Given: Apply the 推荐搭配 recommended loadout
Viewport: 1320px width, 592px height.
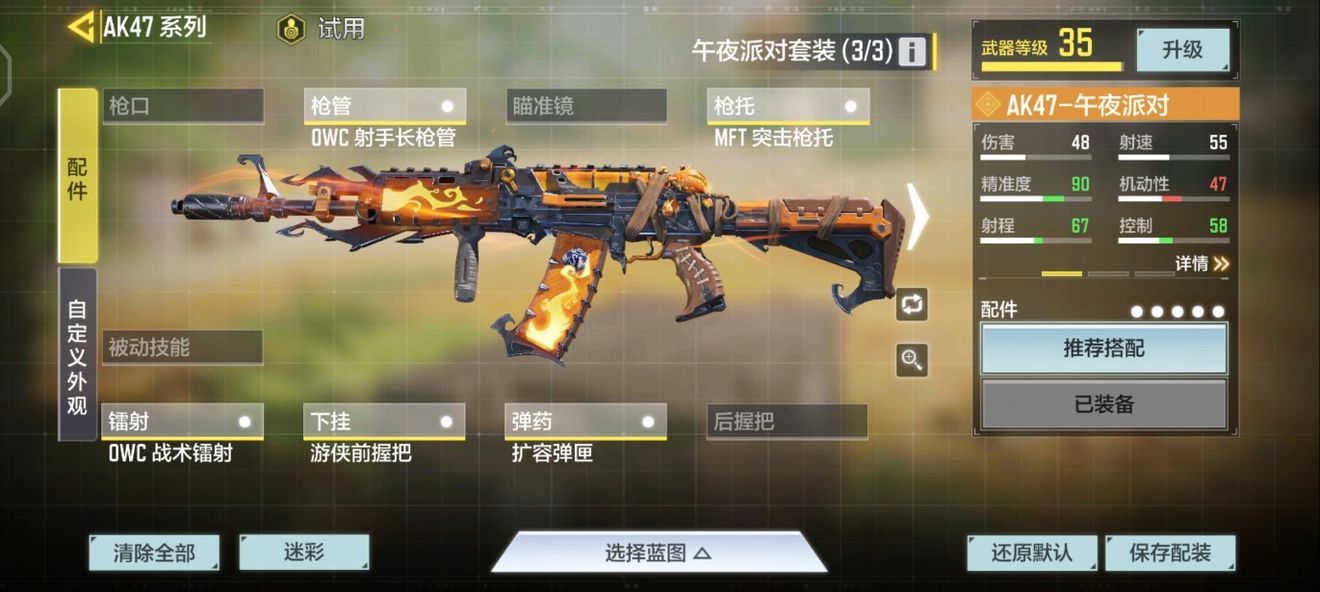Looking at the screenshot, I should point(1103,349).
